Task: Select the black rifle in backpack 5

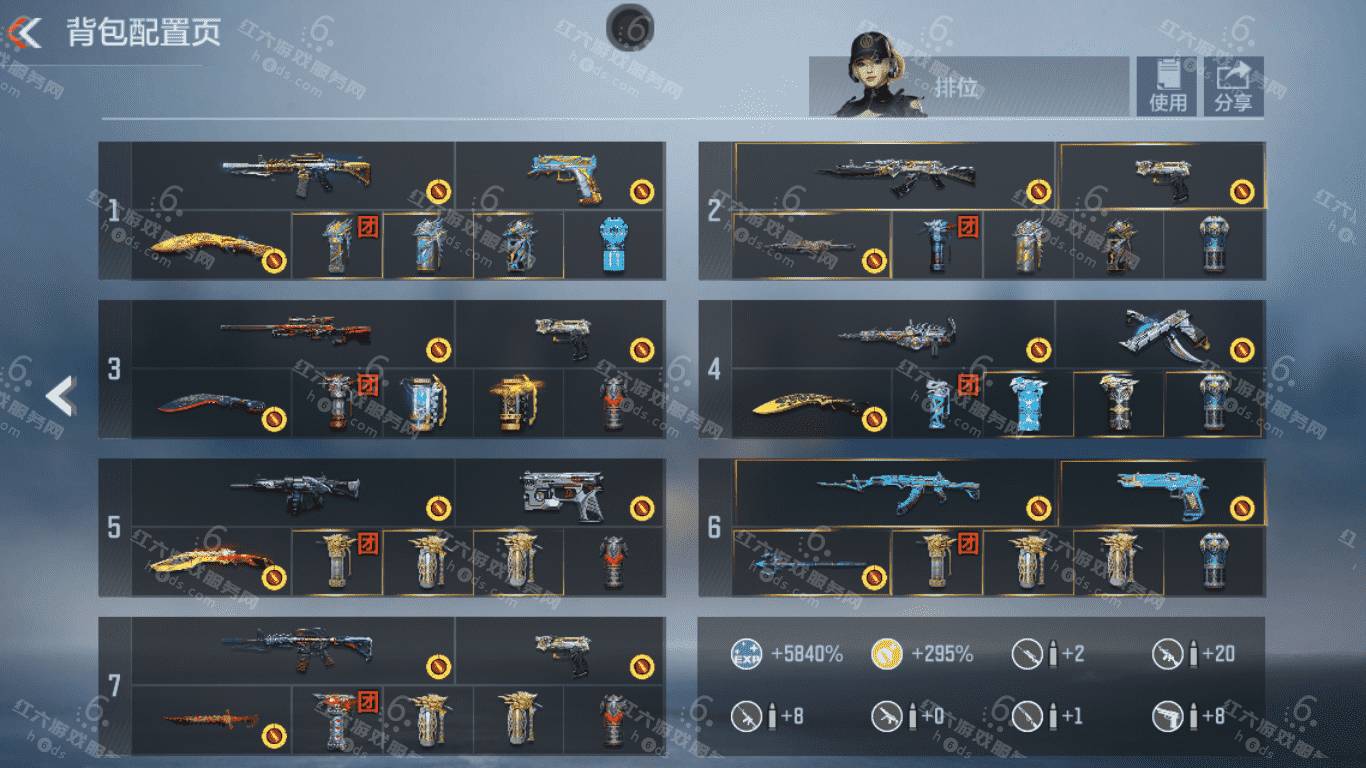Action: tap(296, 492)
